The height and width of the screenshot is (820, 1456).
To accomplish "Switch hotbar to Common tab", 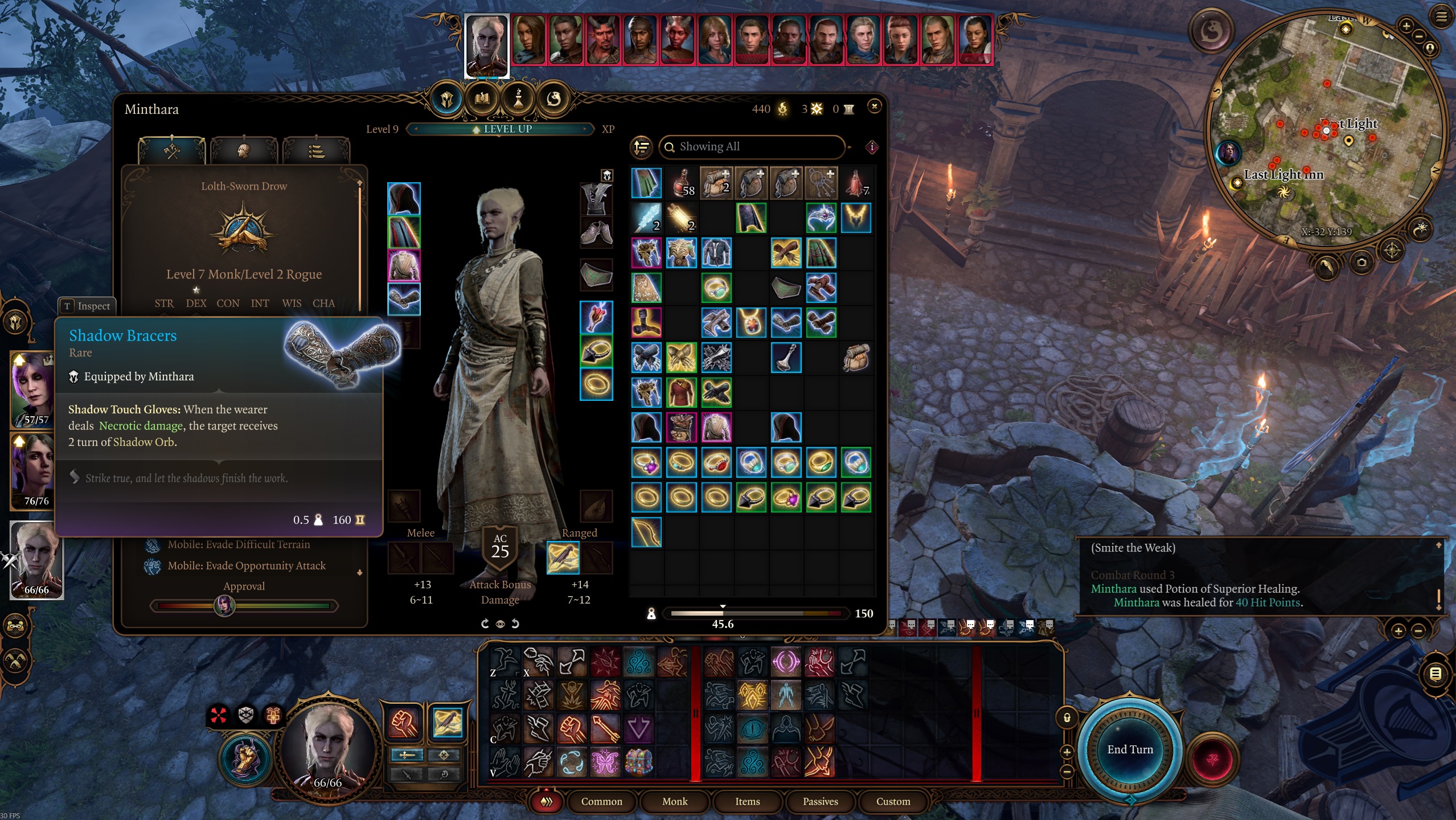I will tap(601, 801).
